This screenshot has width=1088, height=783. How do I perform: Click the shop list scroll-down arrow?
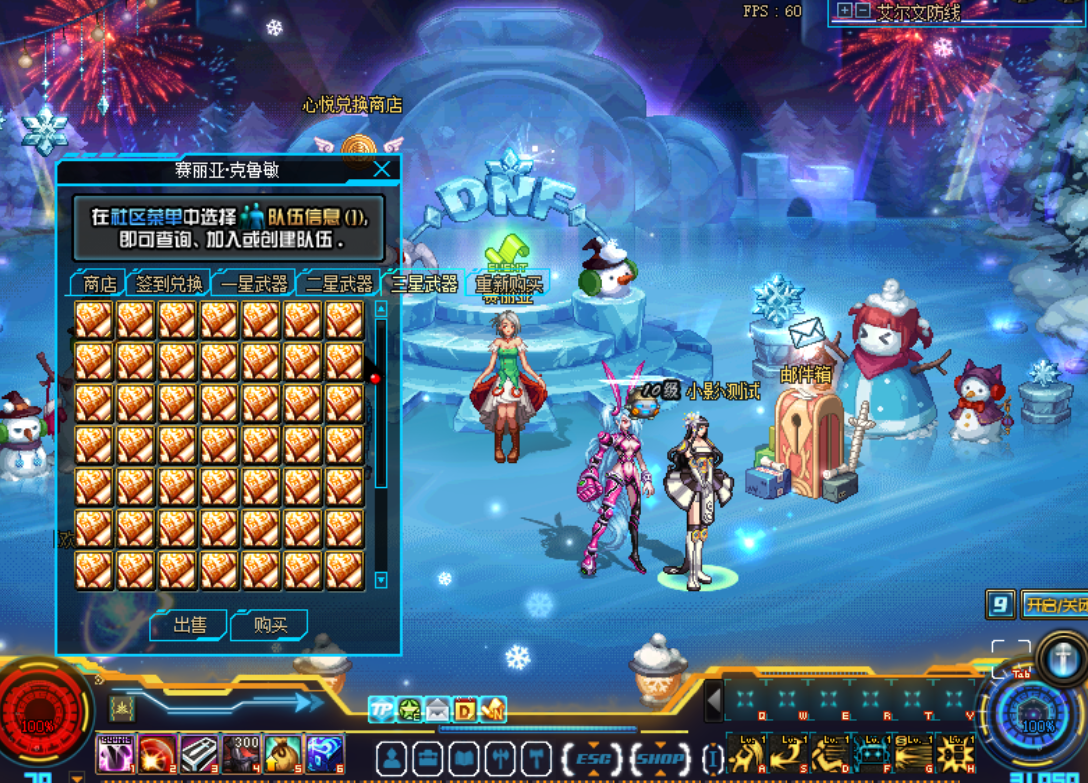[381, 580]
